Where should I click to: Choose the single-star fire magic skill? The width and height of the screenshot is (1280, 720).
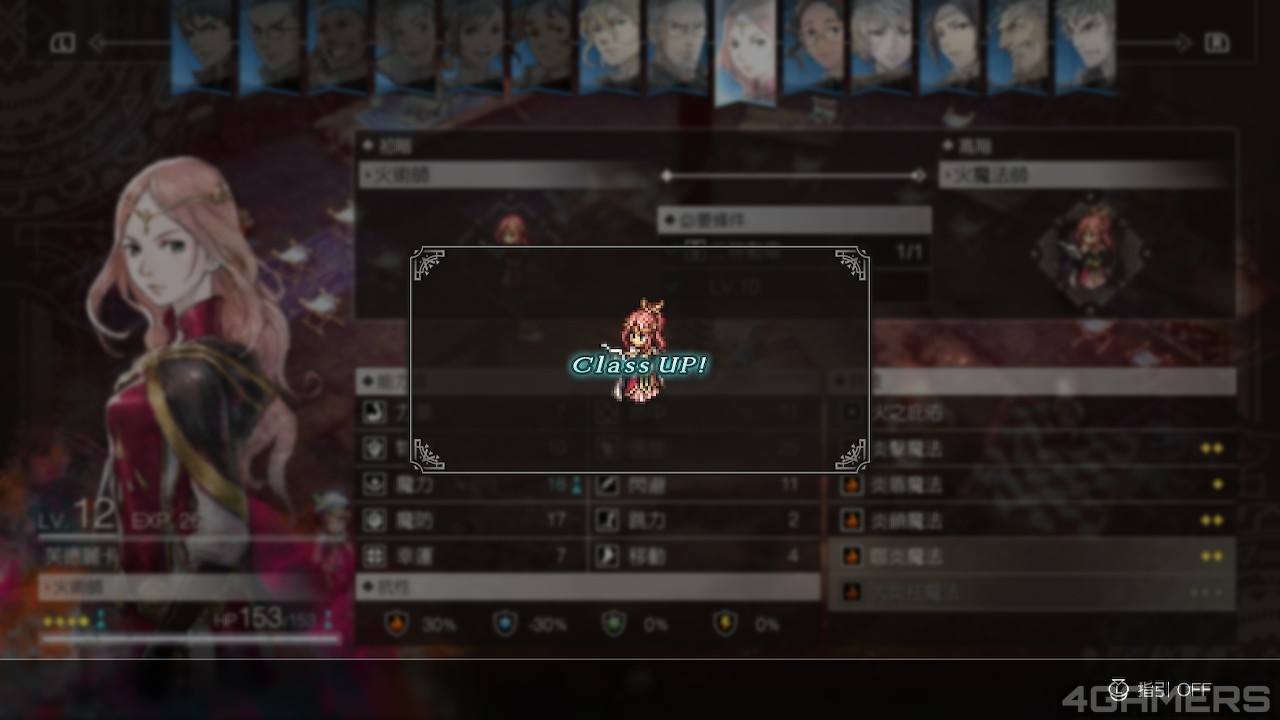[x=1031, y=485]
